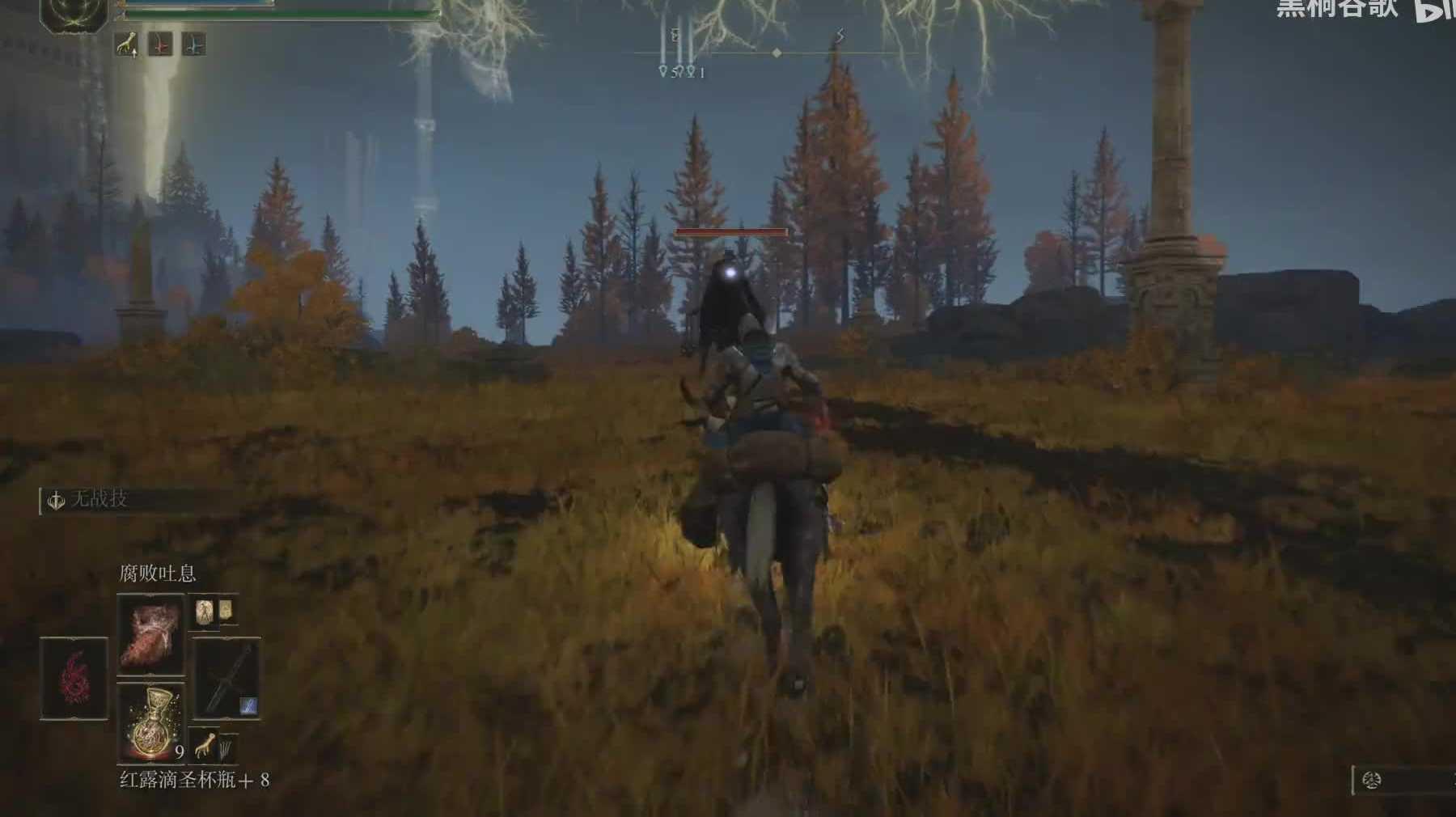
Task: Choose the dark sword right-hand weapon slot
Action: [x=226, y=678]
